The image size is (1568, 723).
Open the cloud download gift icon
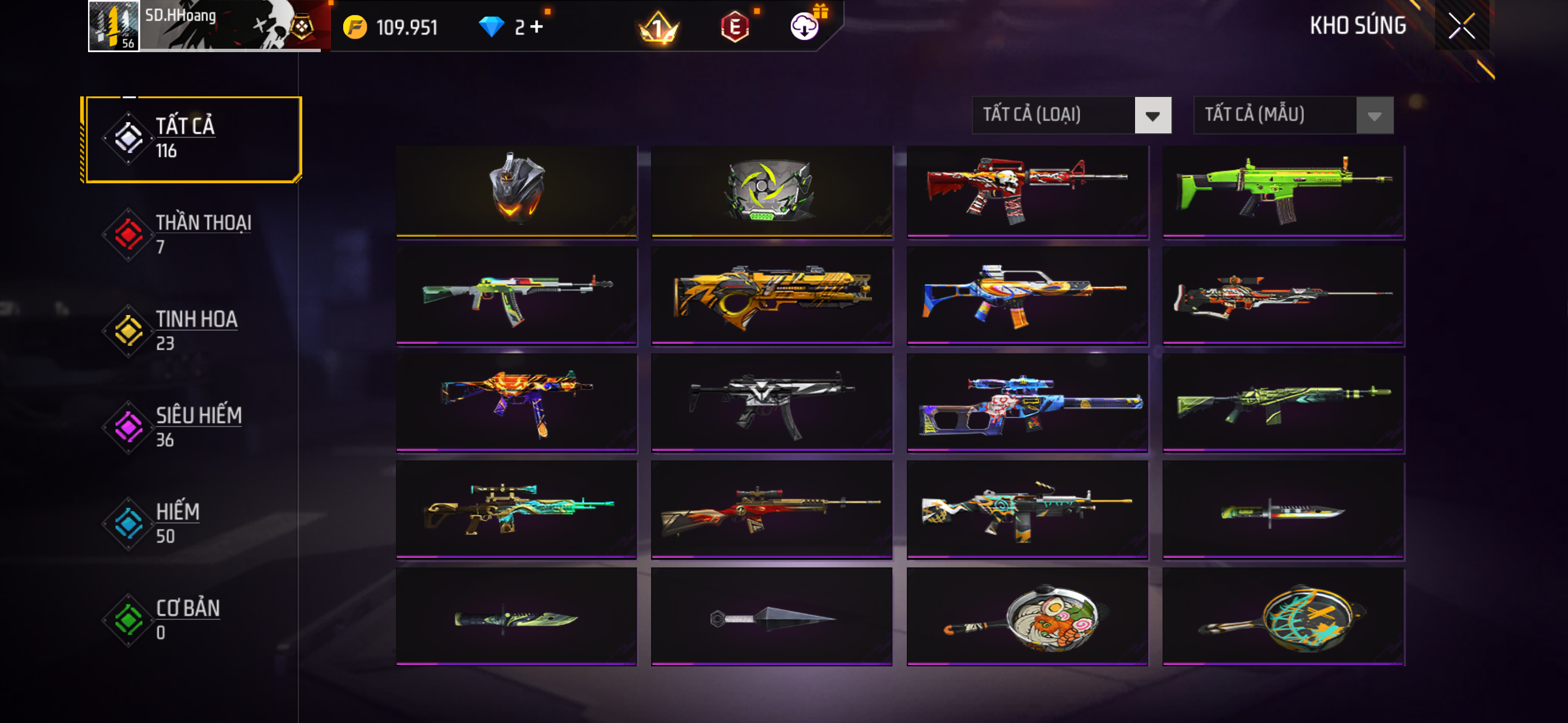(805, 27)
